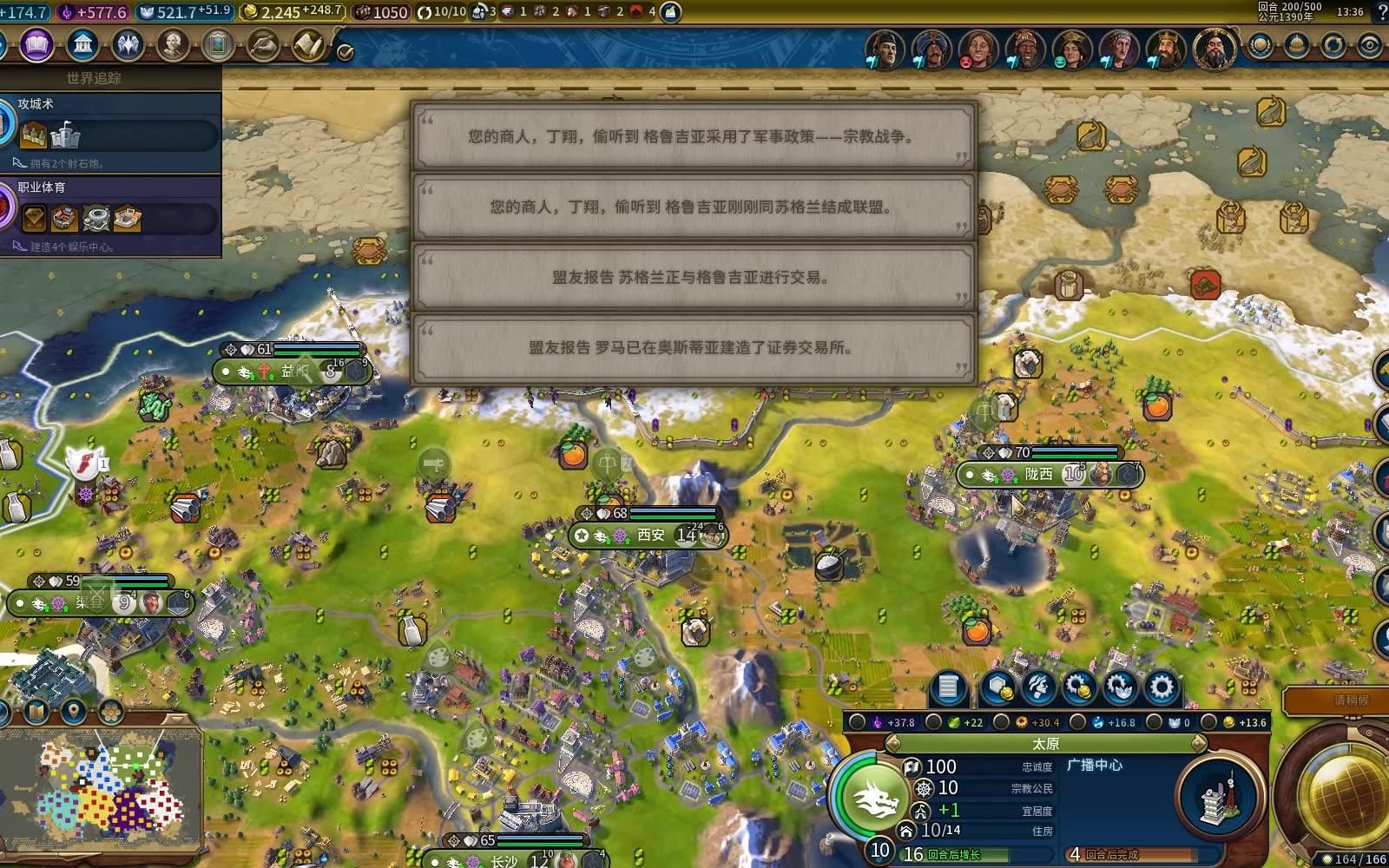Screen dimensions: 1389x868
Task: Toggle the circle indicator next to science yield +22
Action: point(931,722)
